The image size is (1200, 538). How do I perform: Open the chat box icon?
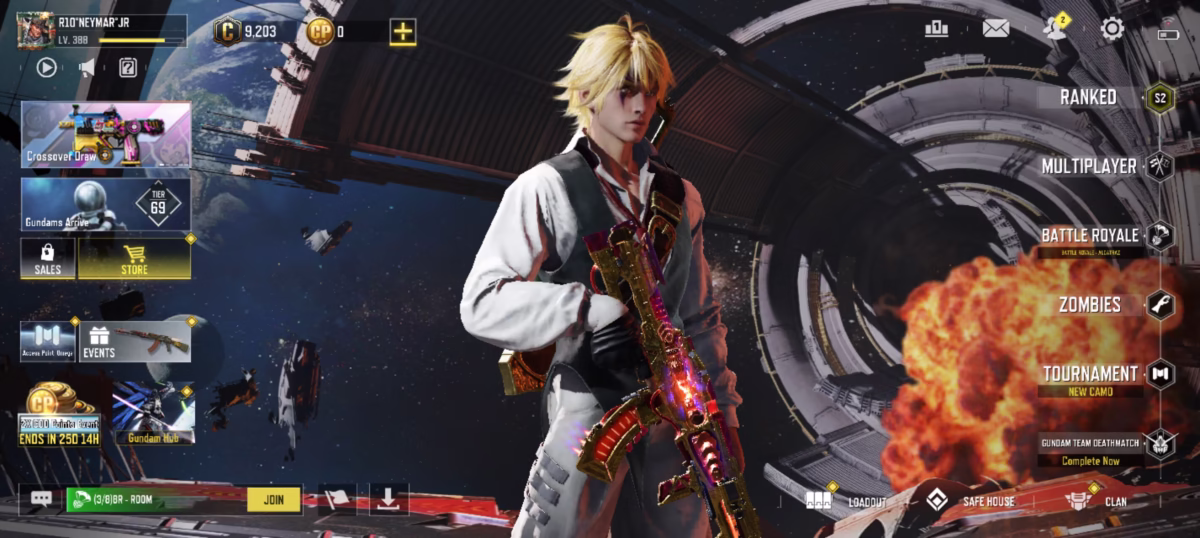pyautogui.click(x=41, y=498)
